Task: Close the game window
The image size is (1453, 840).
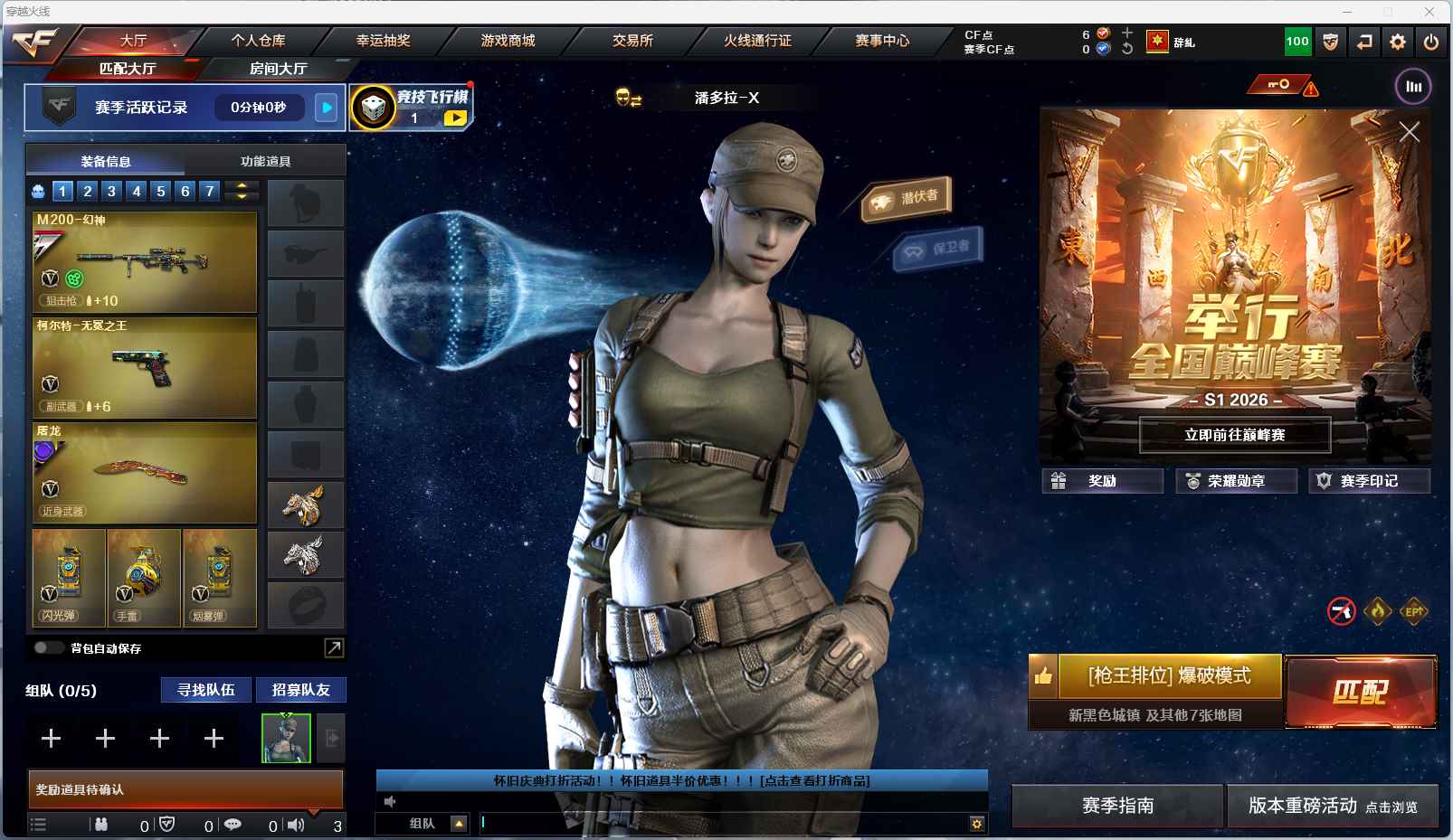Action: 1429,12
